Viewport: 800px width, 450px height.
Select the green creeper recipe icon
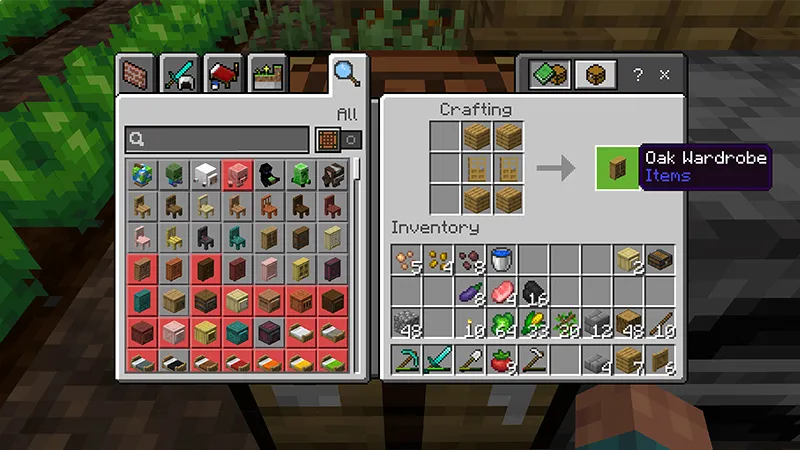300,174
